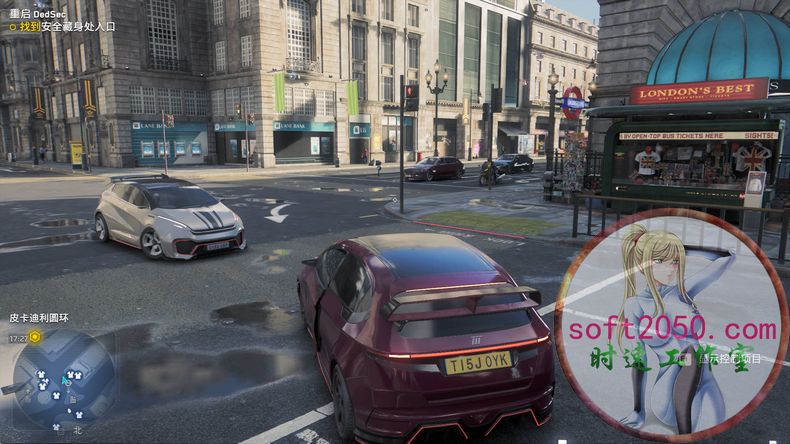Click the yellow hexagon icon beside the clock
790x444 pixels.
[36, 338]
